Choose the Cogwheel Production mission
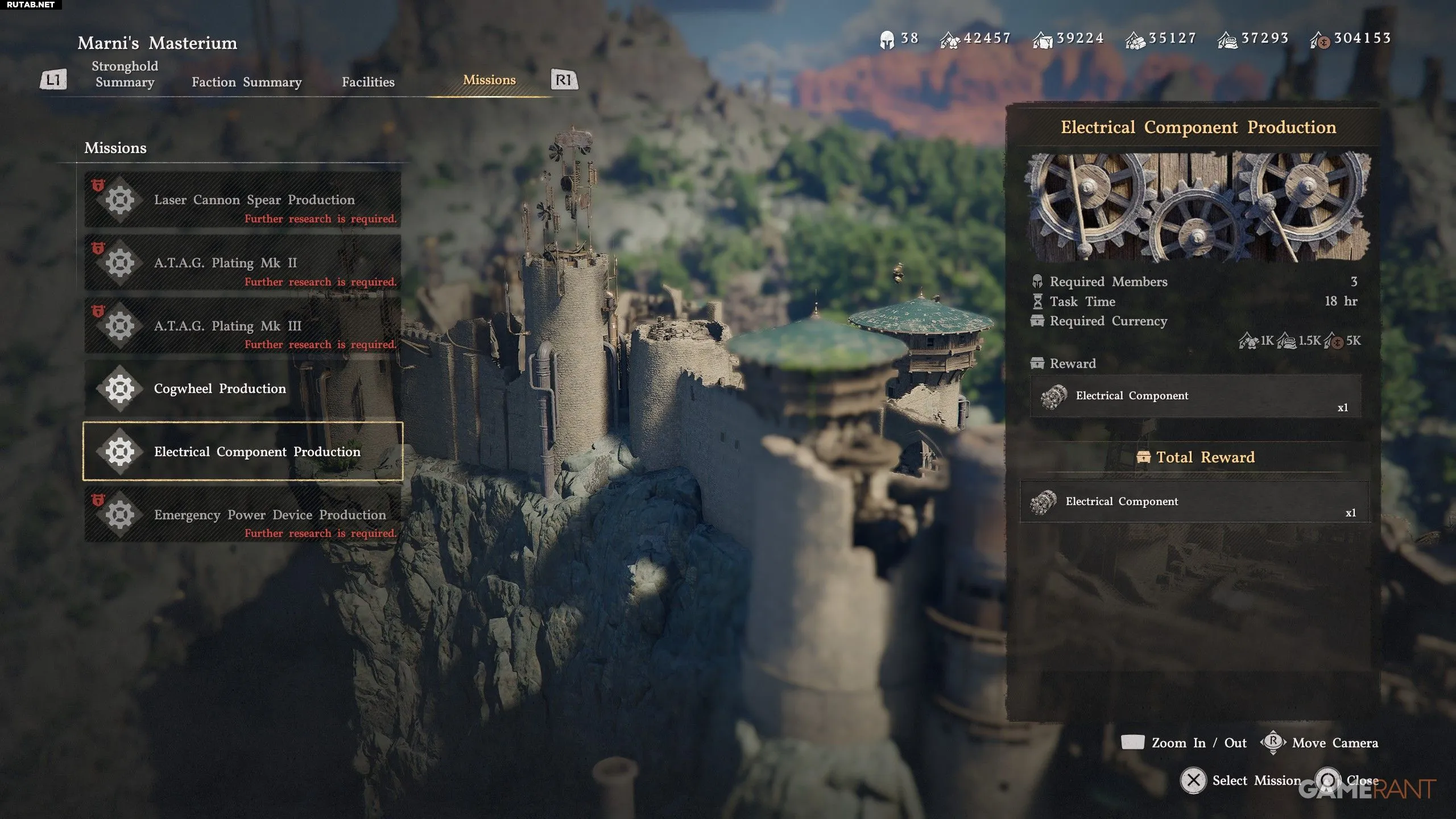This screenshot has width=1456, height=819. (243, 389)
